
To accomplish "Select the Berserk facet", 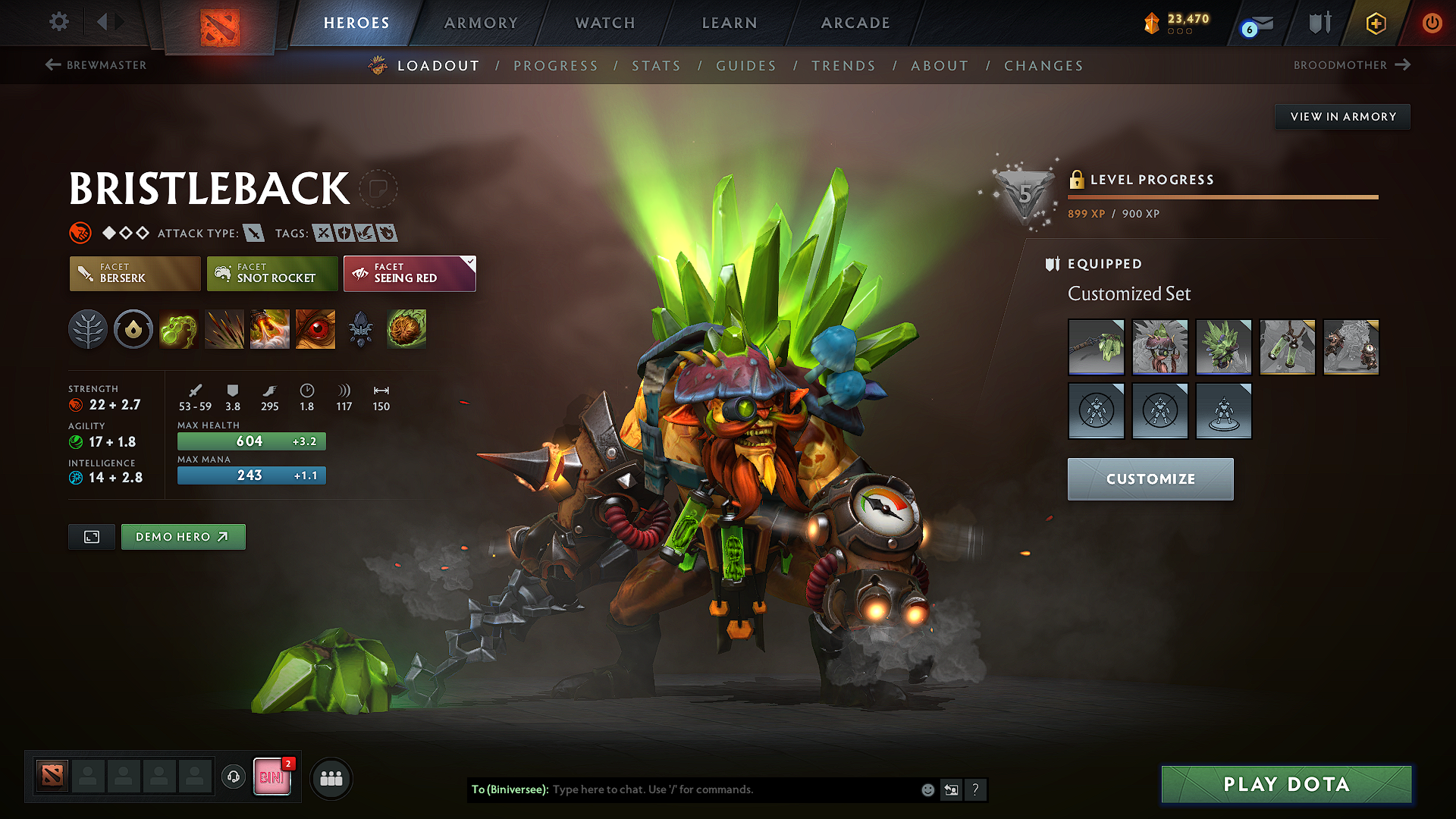I will coord(134,274).
